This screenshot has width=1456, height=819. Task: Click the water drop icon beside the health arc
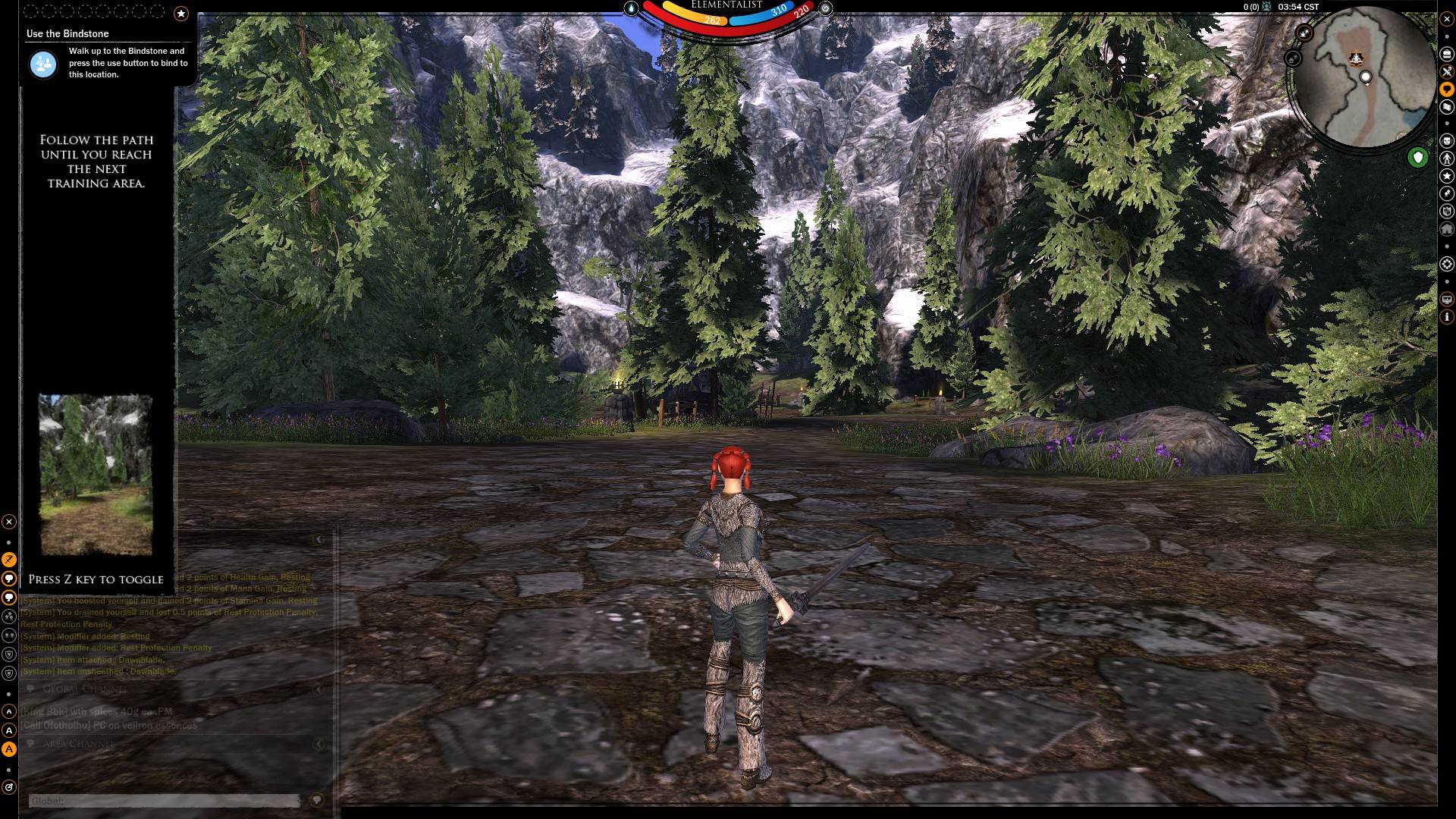click(x=632, y=8)
